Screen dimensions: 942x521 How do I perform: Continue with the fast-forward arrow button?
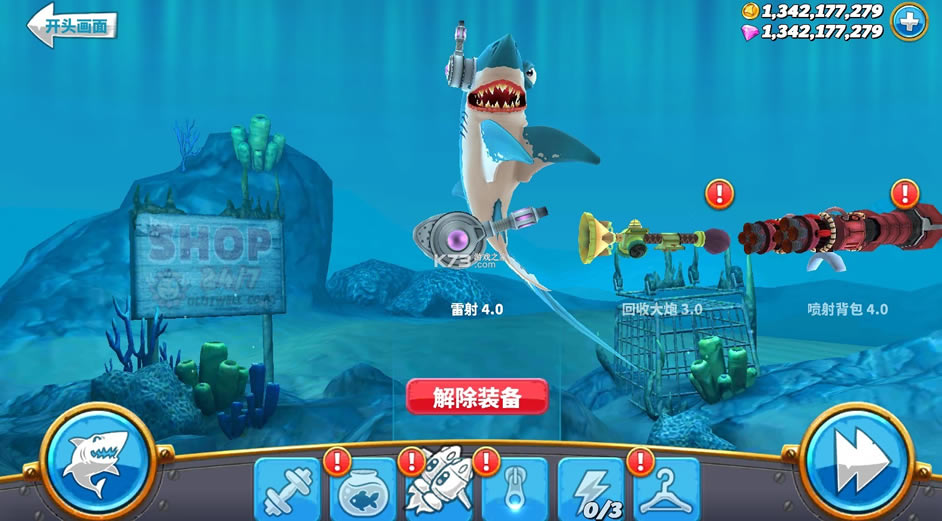coord(857,463)
